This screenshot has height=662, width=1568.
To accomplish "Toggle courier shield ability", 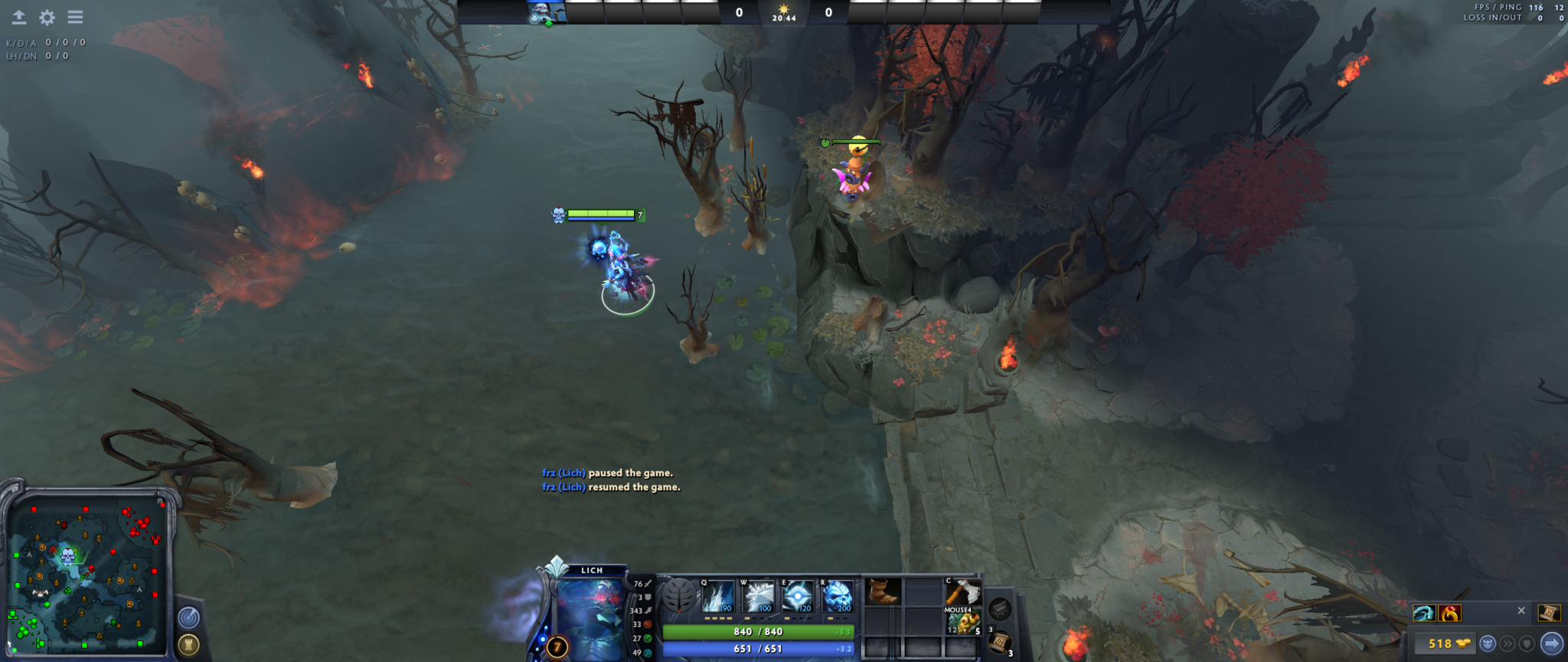I will click(x=1527, y=644).
